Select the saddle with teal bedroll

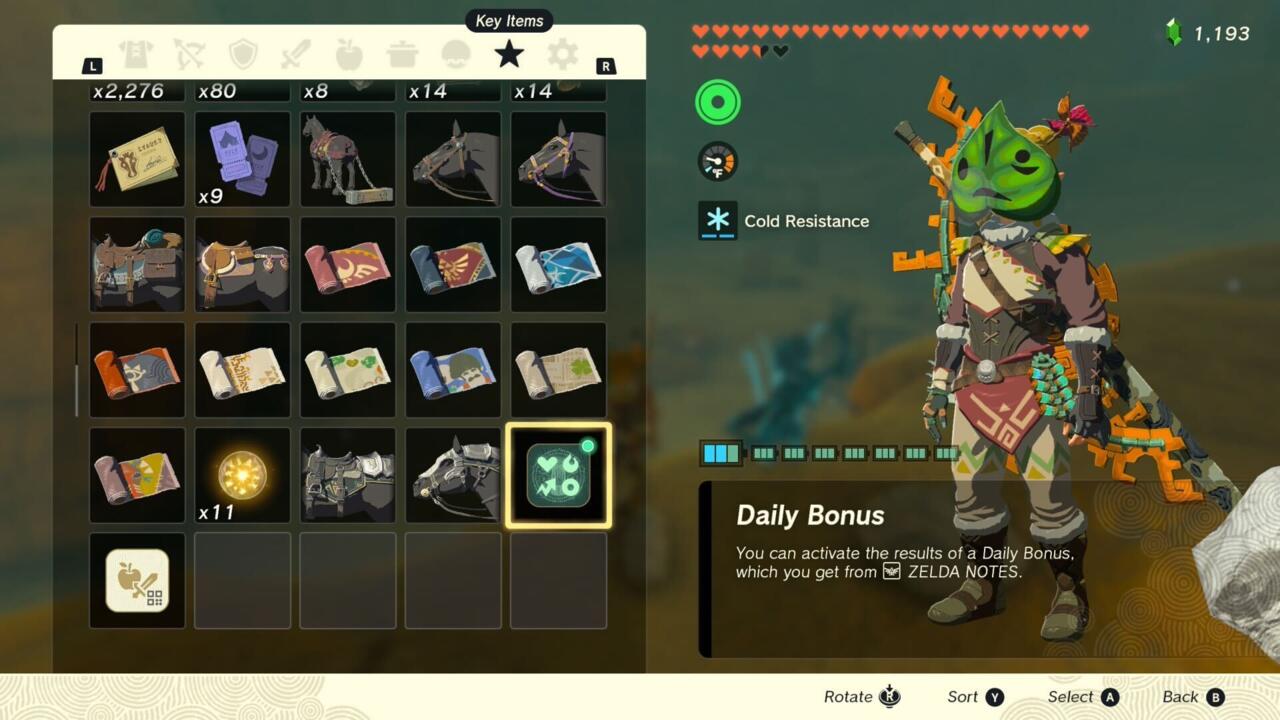[137, 264]
